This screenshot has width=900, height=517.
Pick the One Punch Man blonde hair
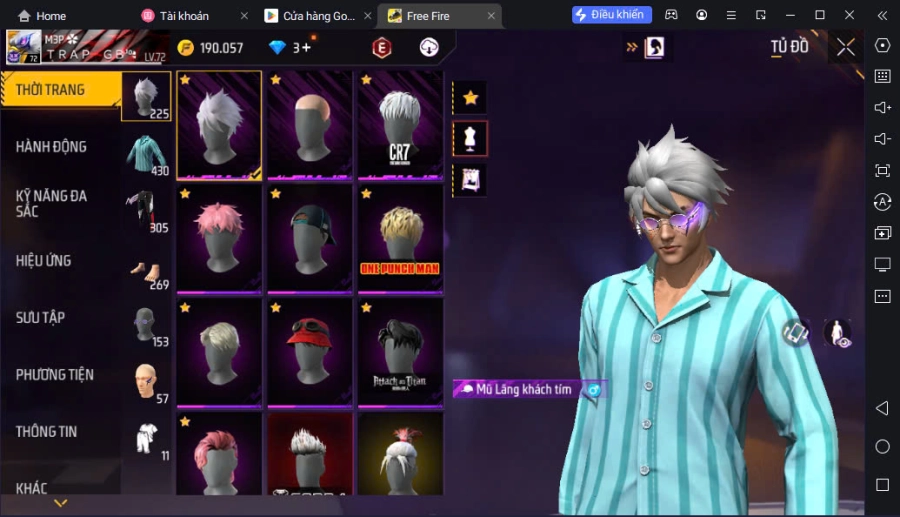point(400,237)
